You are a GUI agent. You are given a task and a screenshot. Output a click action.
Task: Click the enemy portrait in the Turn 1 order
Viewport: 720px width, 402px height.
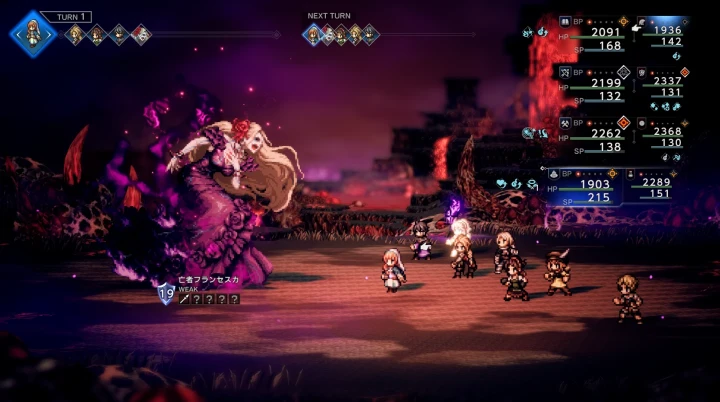click(141, 35)
